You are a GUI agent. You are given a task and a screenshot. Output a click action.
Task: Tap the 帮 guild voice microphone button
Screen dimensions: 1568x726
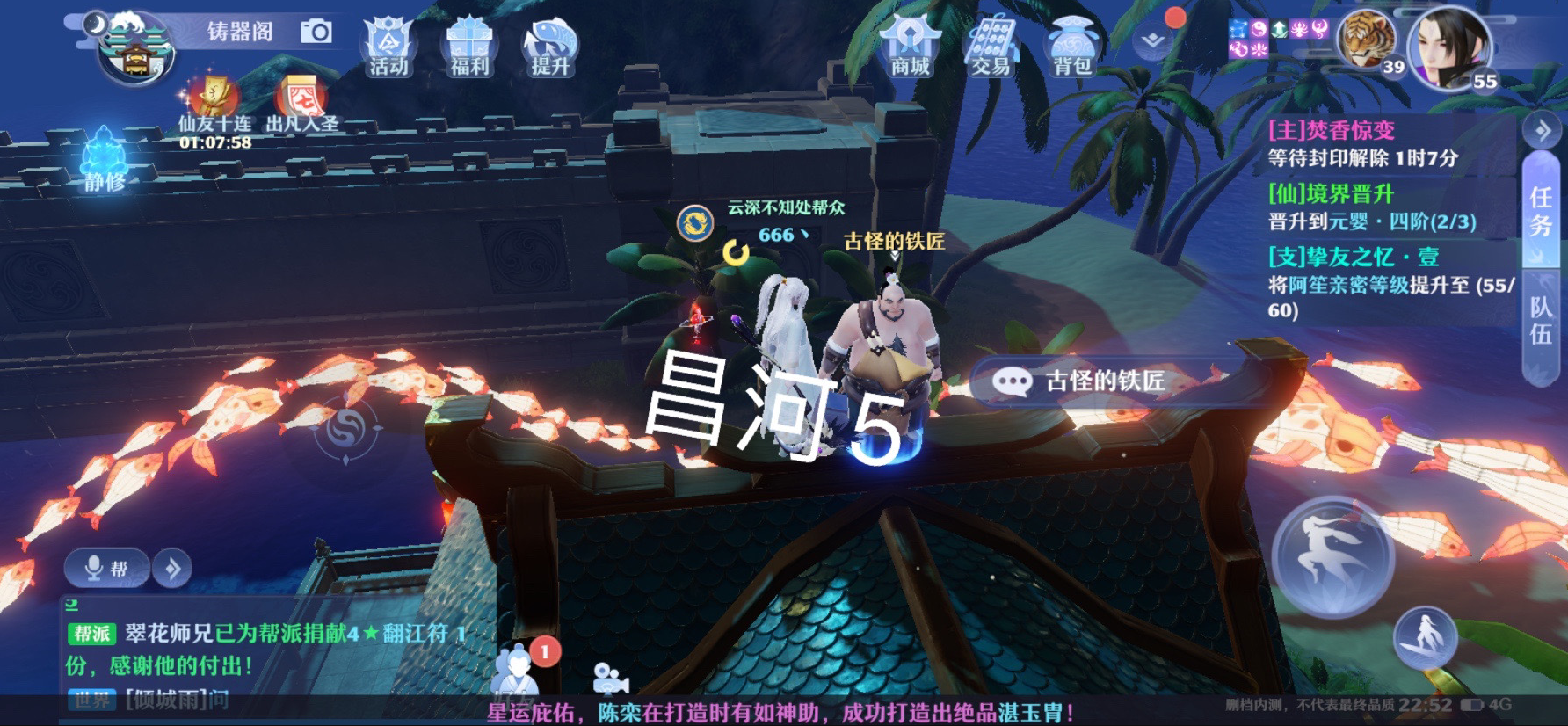[106, 569]
